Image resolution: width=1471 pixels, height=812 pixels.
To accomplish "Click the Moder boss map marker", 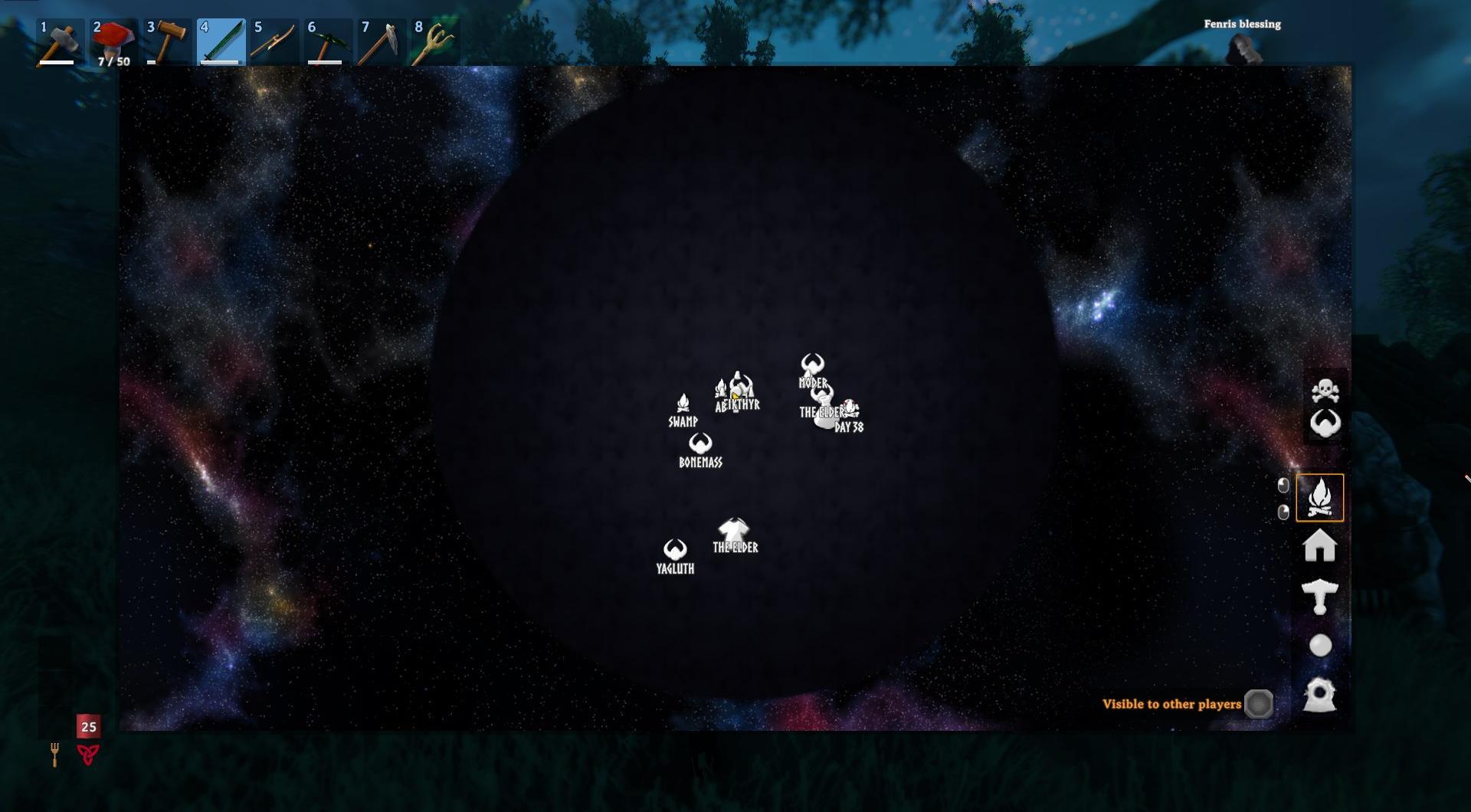I will point(812,365).
